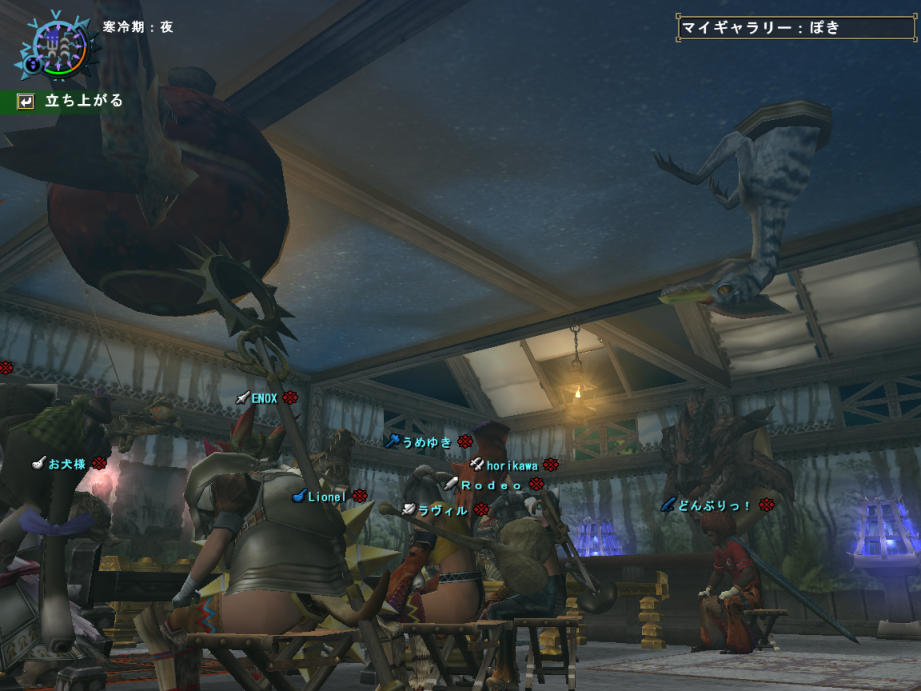This screenshot has height=691, width=921.
Task: Select the うめゆき player name tag
Action: [x=427, y=441]
